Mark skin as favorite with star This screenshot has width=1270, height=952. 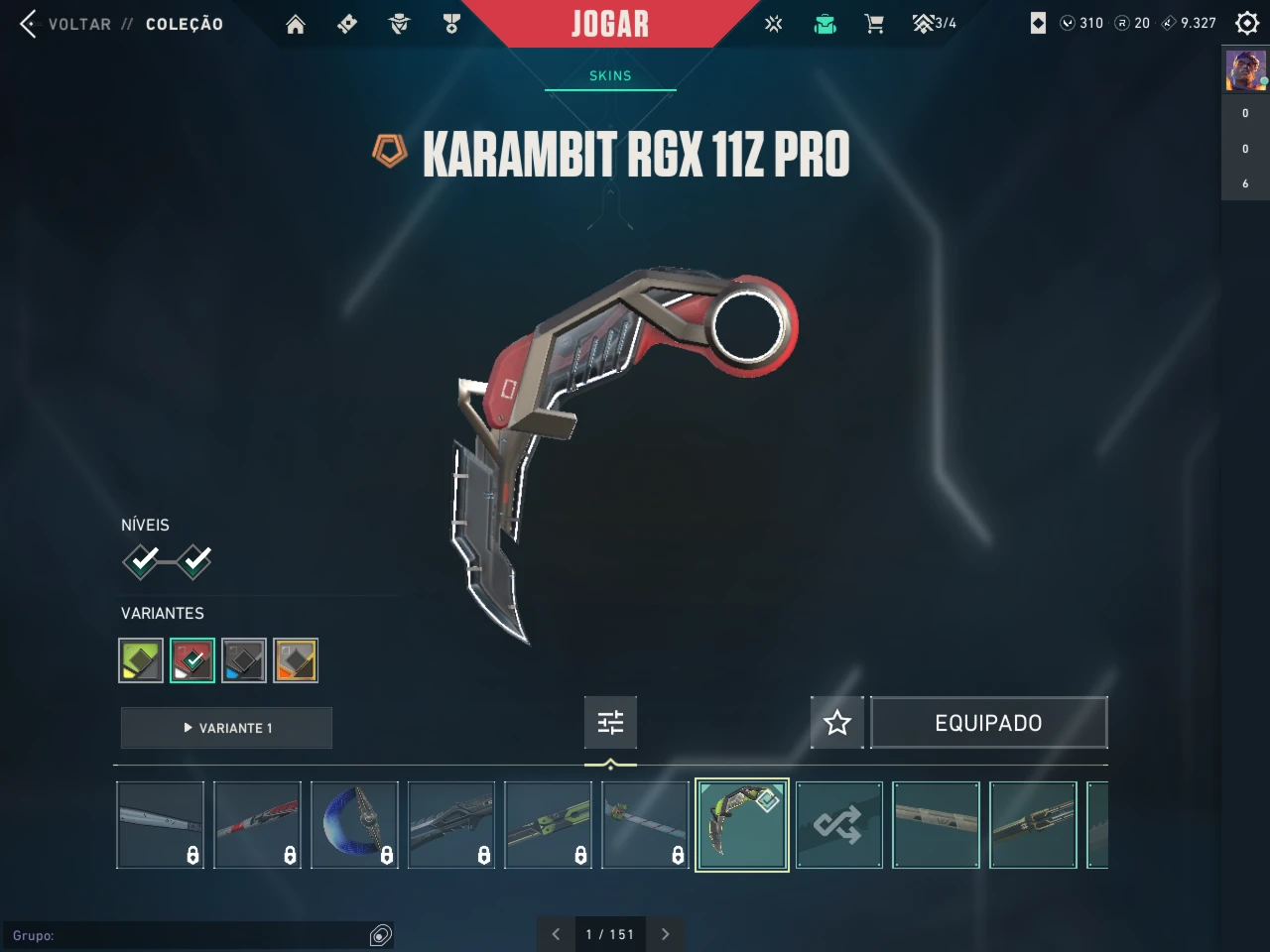[837, 723]
